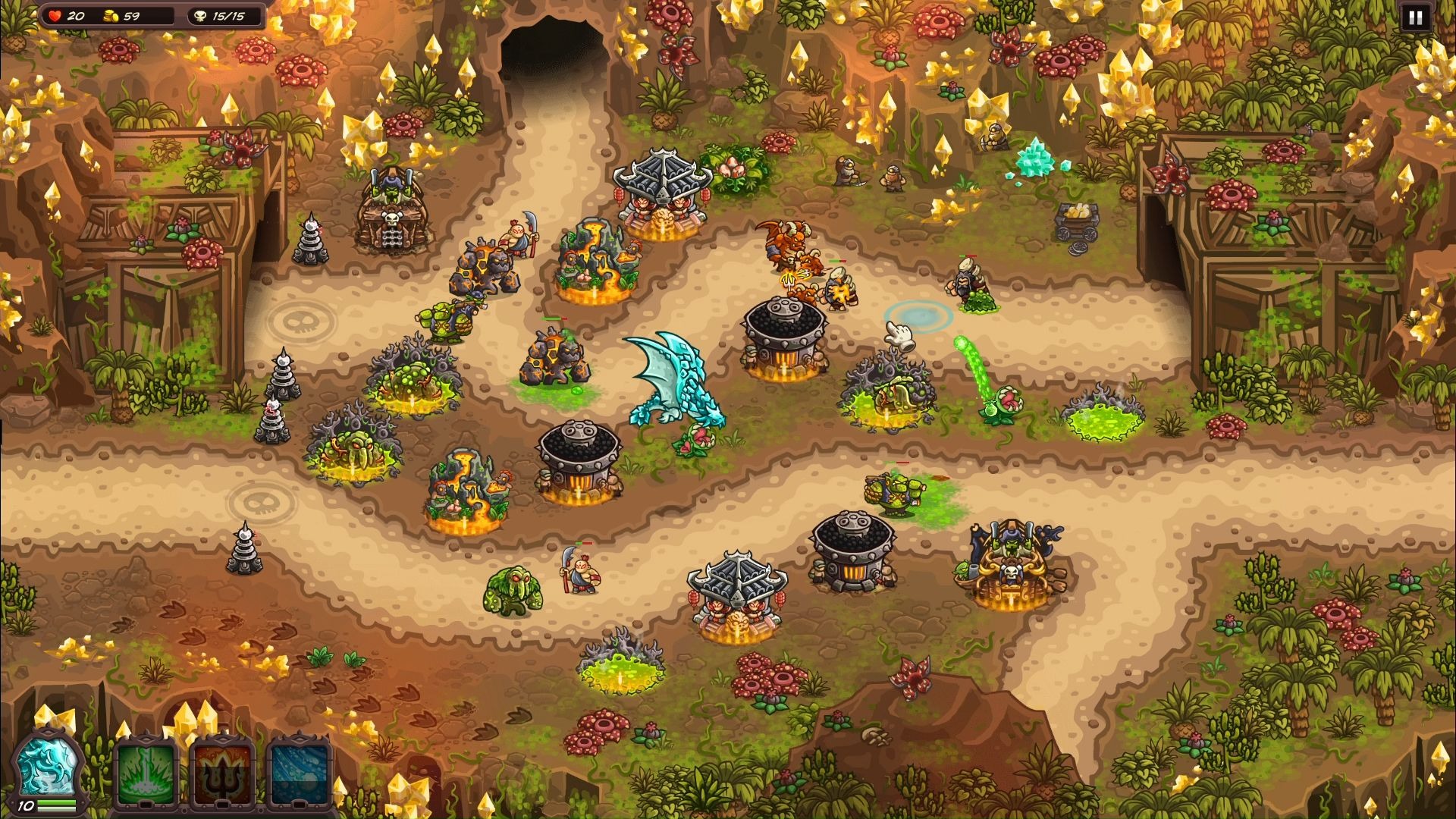Pause the game with the top-right button
The height and width of the screenshot is (819, 1456).
click(x=1415, y=17)
